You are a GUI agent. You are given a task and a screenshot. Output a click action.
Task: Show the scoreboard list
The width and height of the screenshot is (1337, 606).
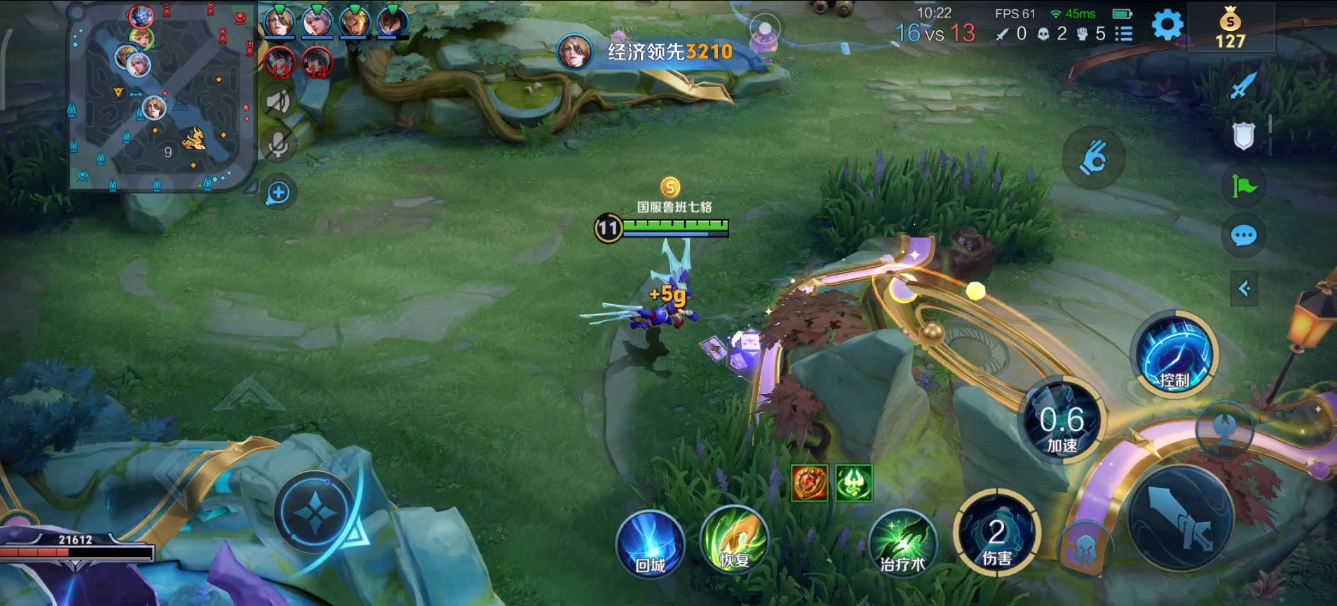pos(1124,33)
